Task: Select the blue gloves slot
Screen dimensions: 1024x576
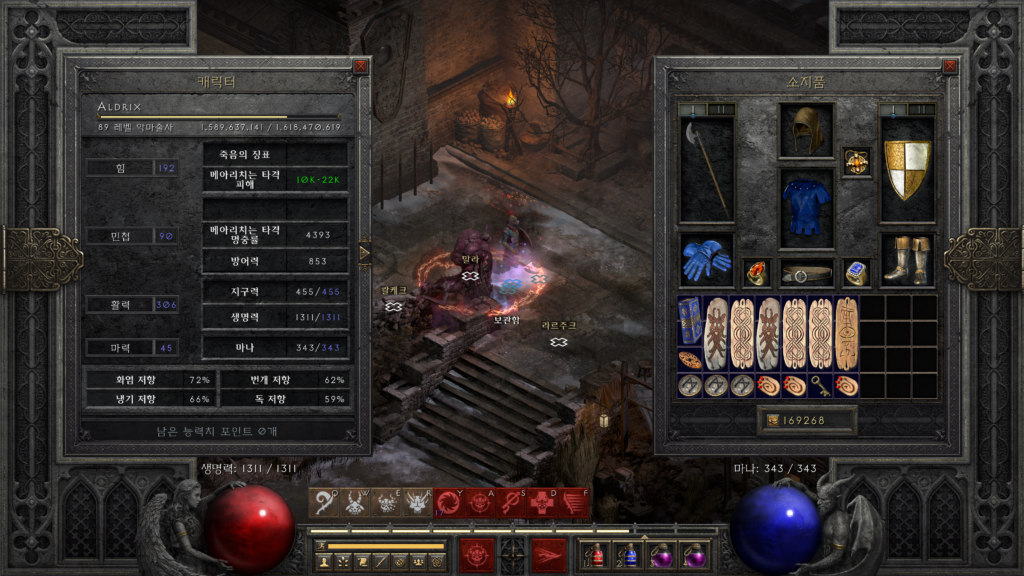Action: 706,259
